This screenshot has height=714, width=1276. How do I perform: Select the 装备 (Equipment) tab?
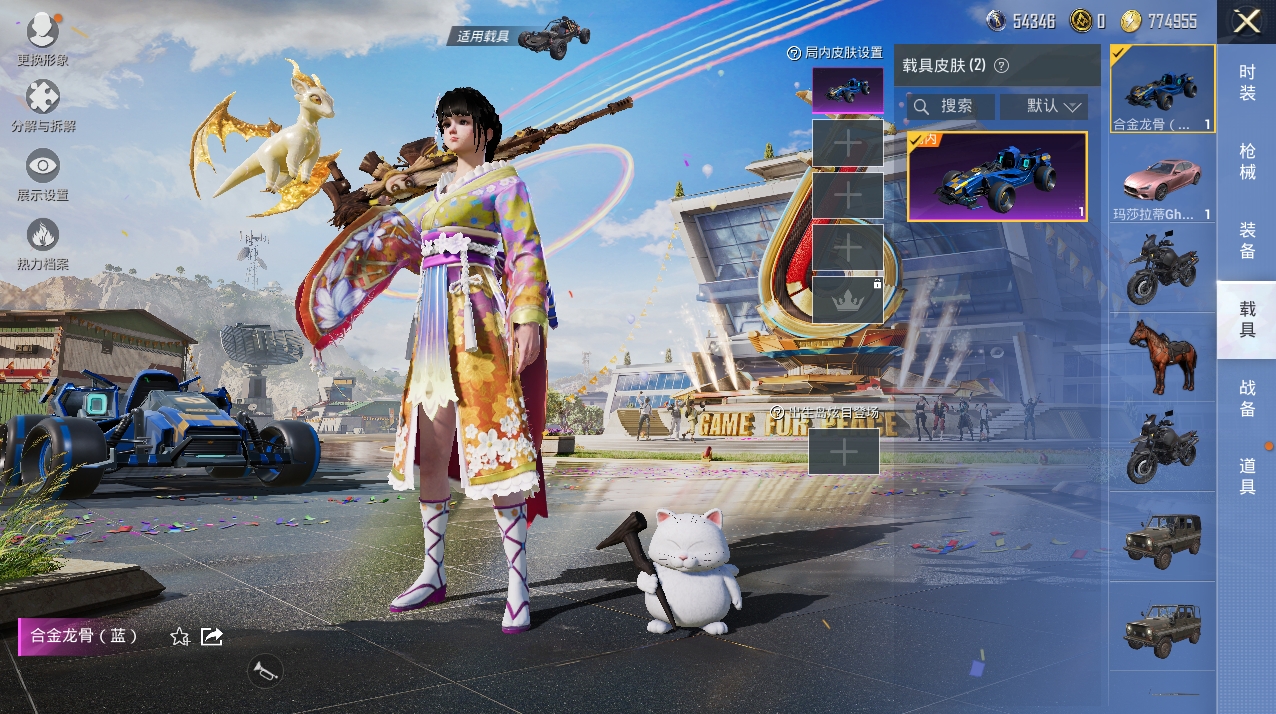pyautogui.click(x=1246, y=240)
